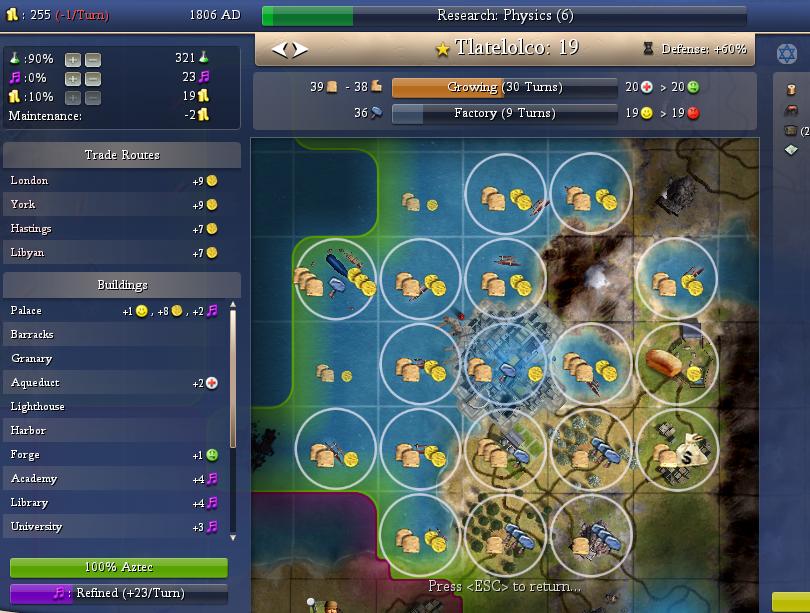The height and width of the screenshot is (613, 810).
Task: Click the Judaism Star of David icon
Action: (x=787, y=53)
